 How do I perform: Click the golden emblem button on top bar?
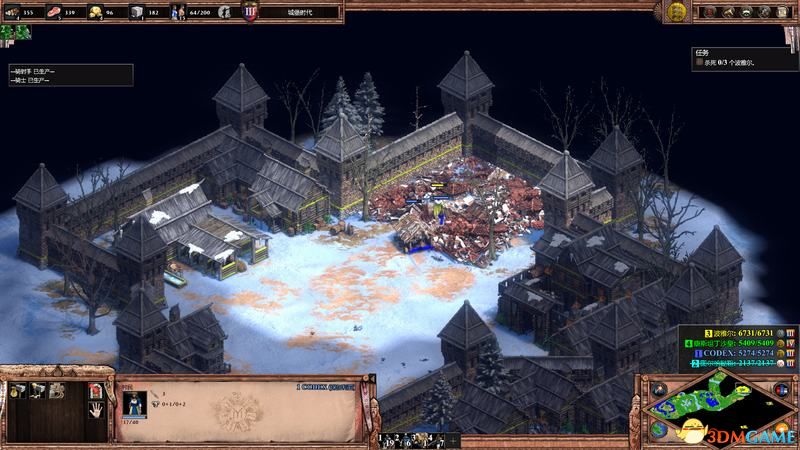676,11
